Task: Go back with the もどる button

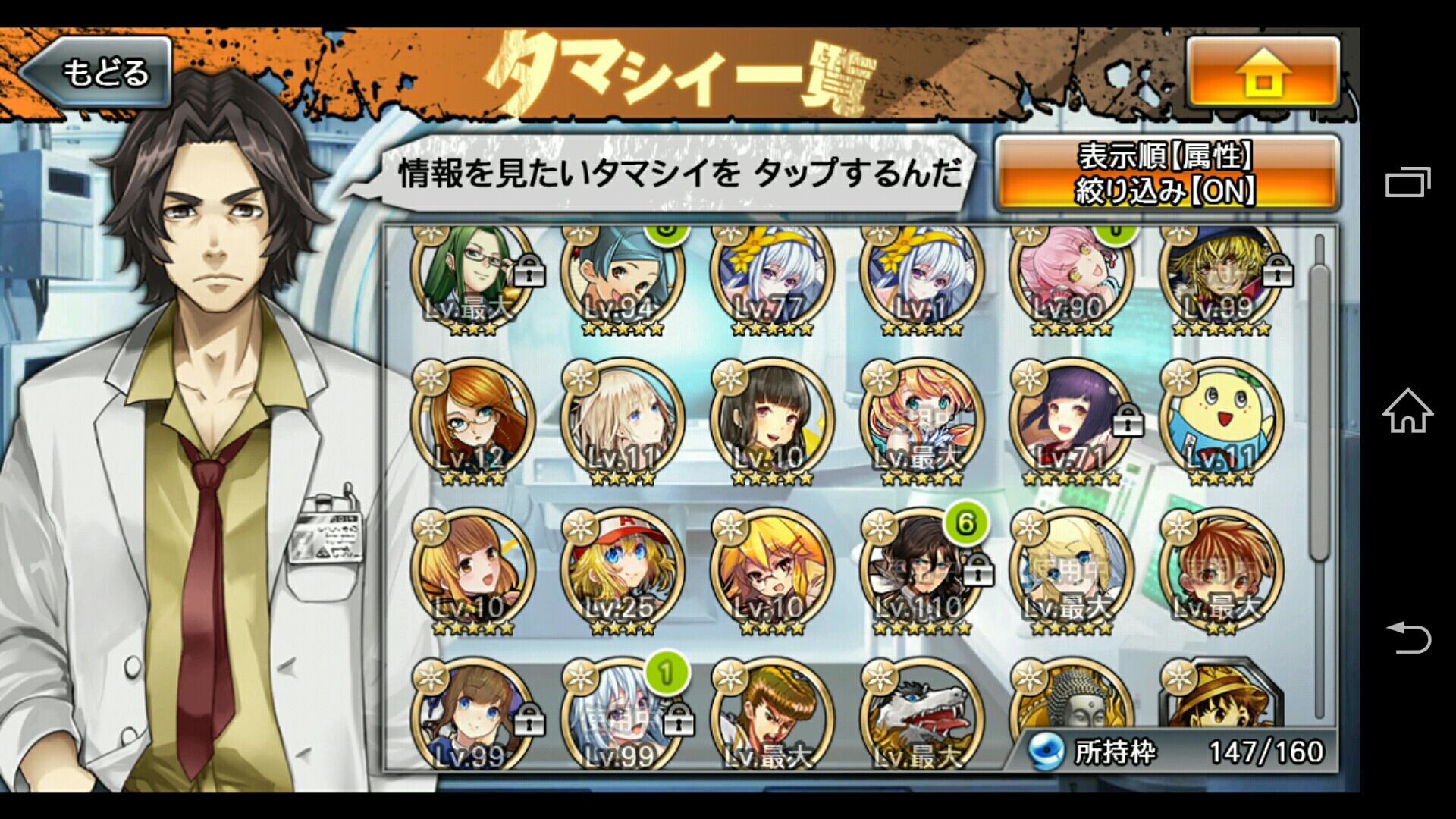Action: point(97,73)
